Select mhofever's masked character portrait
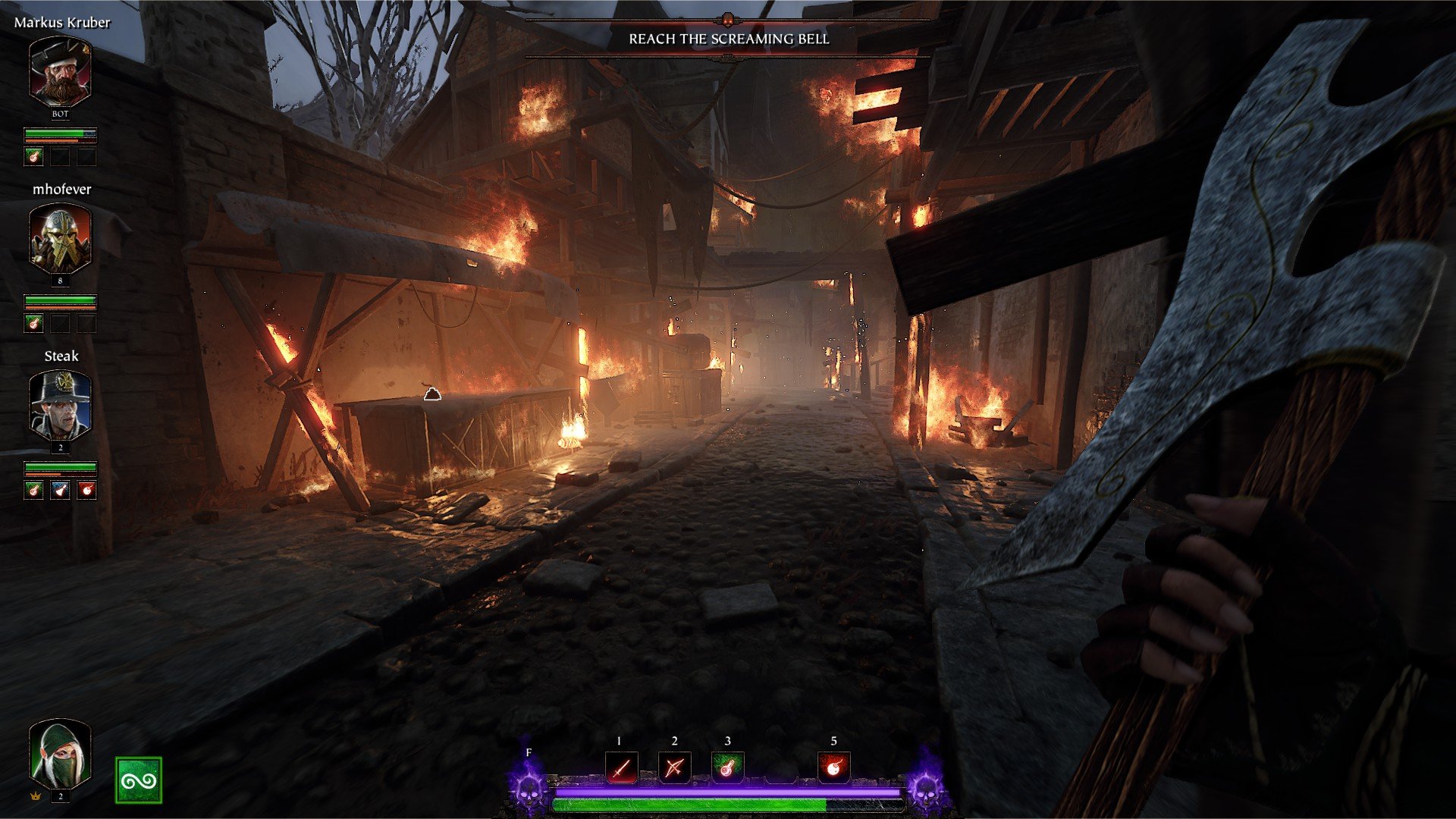 pos(60,239)
